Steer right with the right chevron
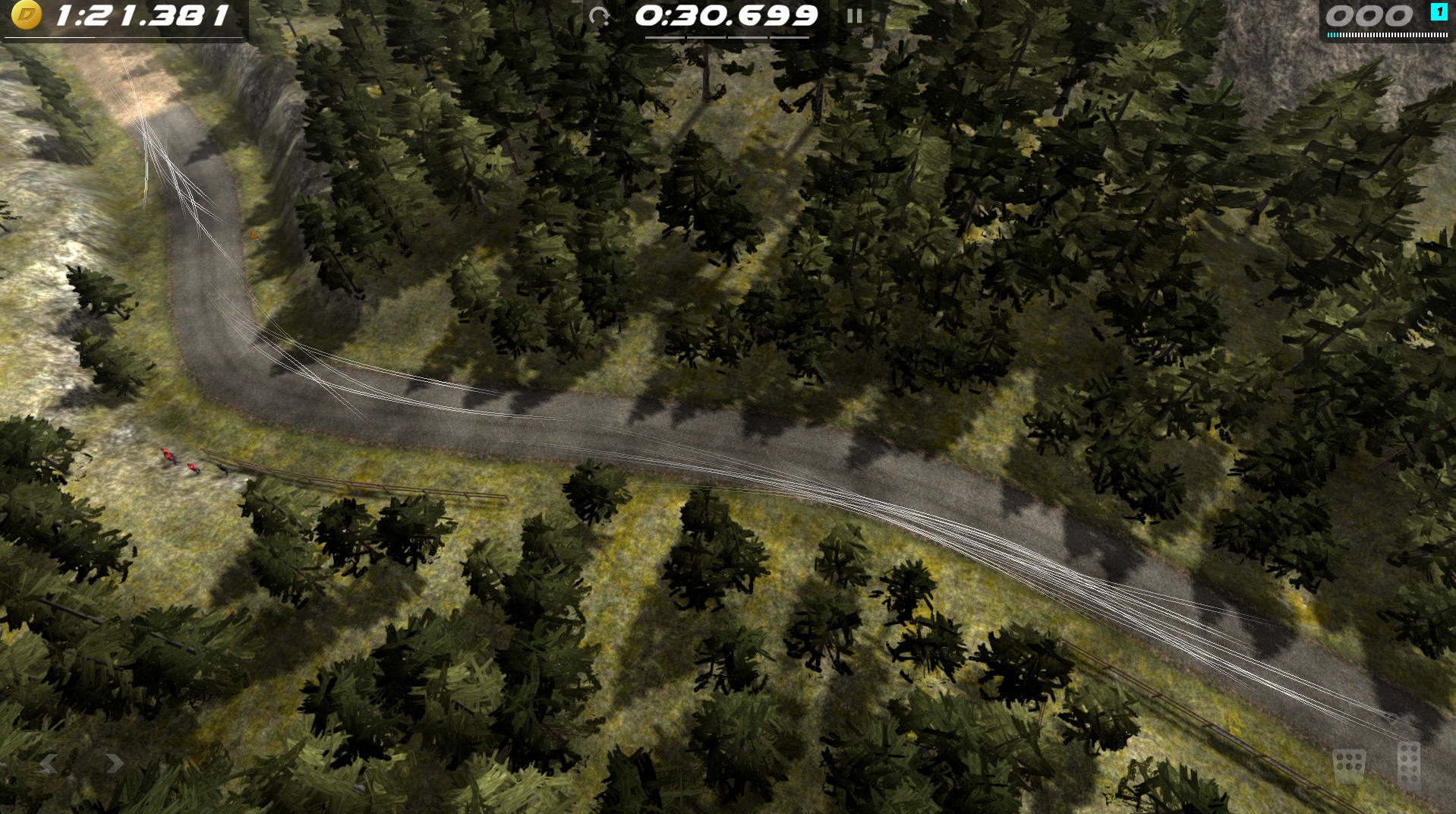The width and height of the screenshot is (1456, 814). (x=115, y=763)
